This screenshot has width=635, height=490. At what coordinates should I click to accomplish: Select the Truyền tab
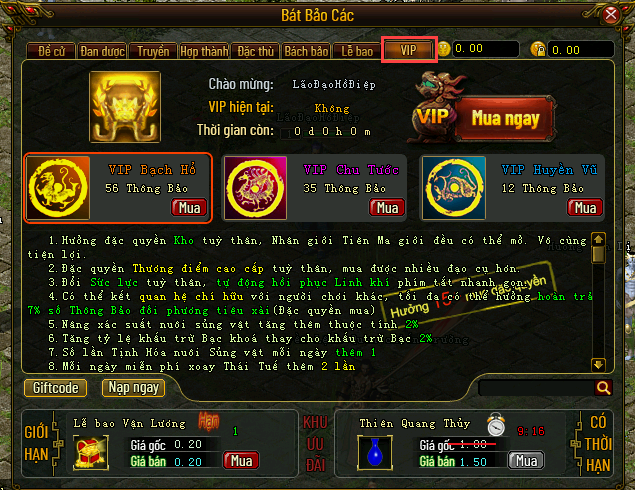[154, 49]
